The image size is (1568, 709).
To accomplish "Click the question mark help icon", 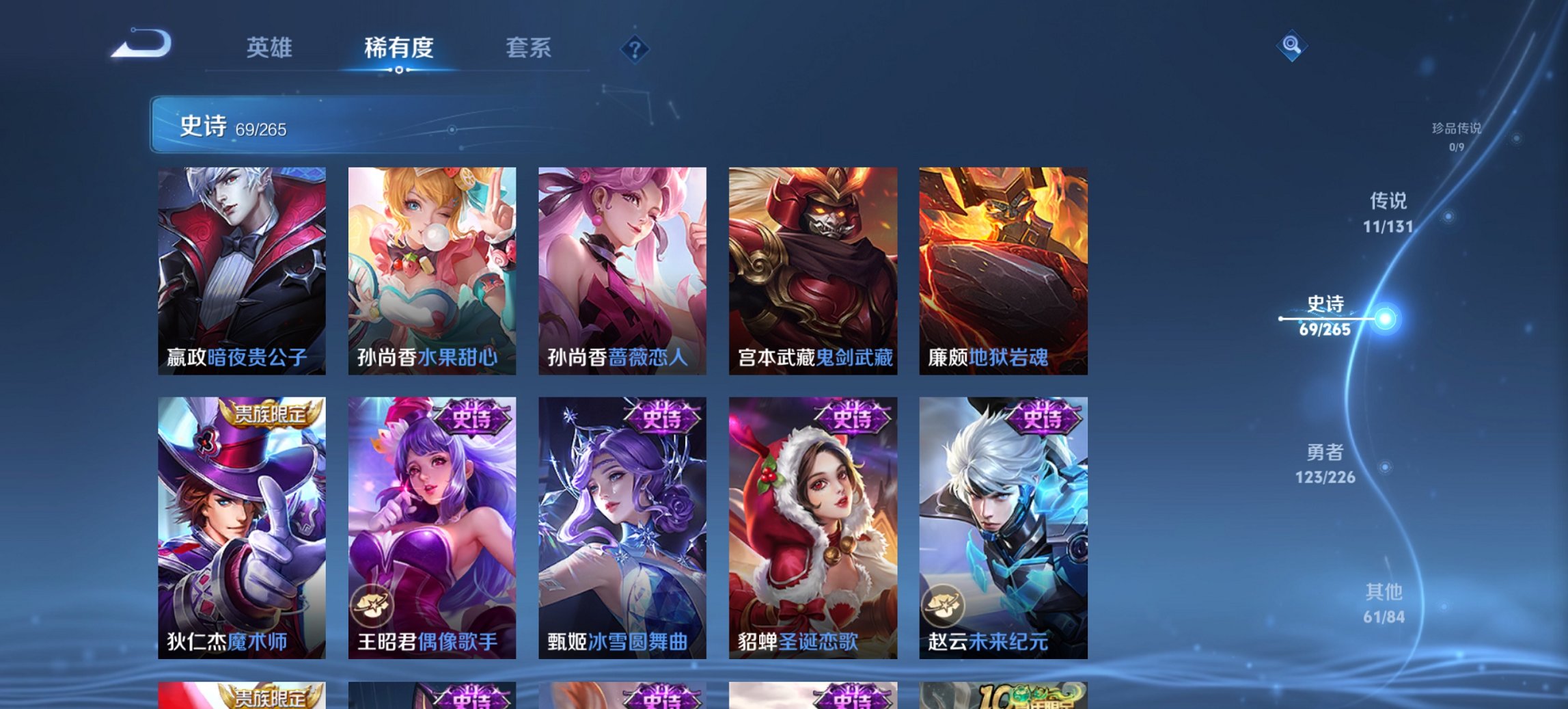I will pos(634,48).
